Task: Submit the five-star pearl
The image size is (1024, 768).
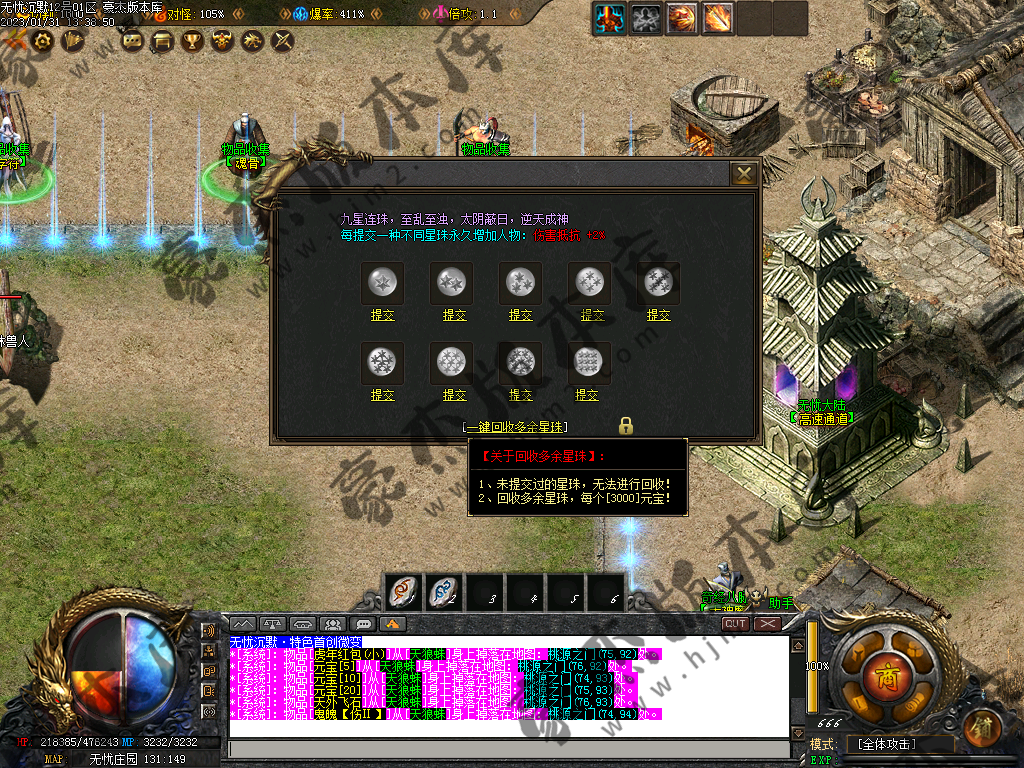Action: (x=658, y=315)
